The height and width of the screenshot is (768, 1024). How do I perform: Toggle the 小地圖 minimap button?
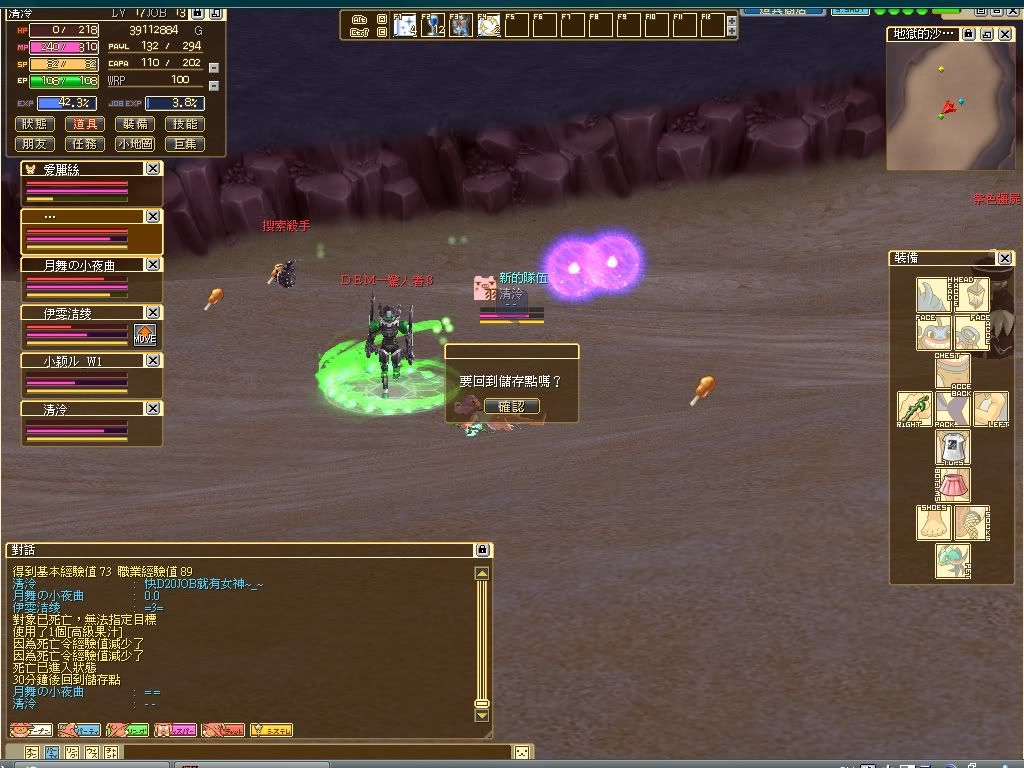(x=136, y=144)
